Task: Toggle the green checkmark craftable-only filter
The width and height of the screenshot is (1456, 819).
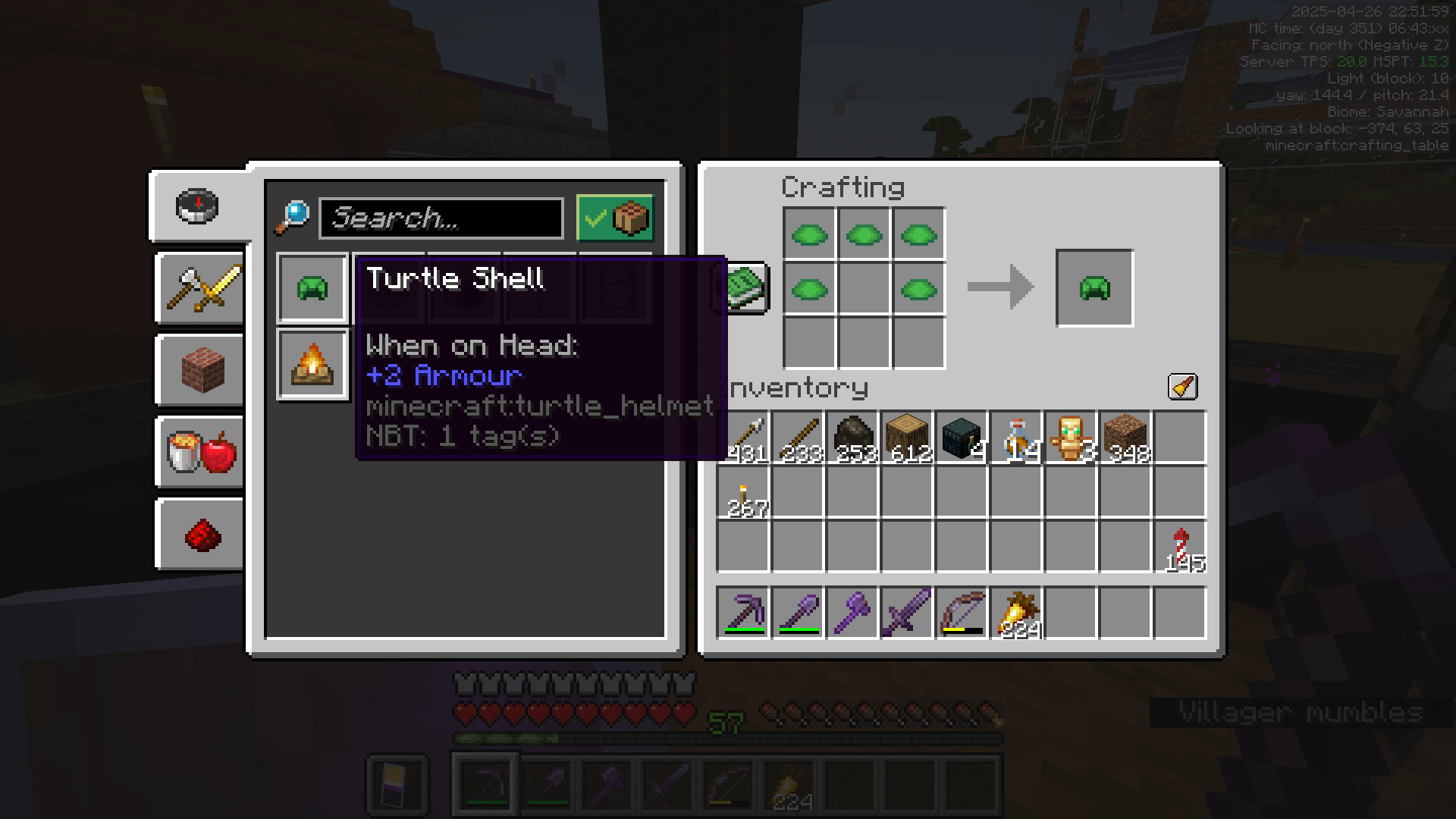Action: click(x=596, y=217)
